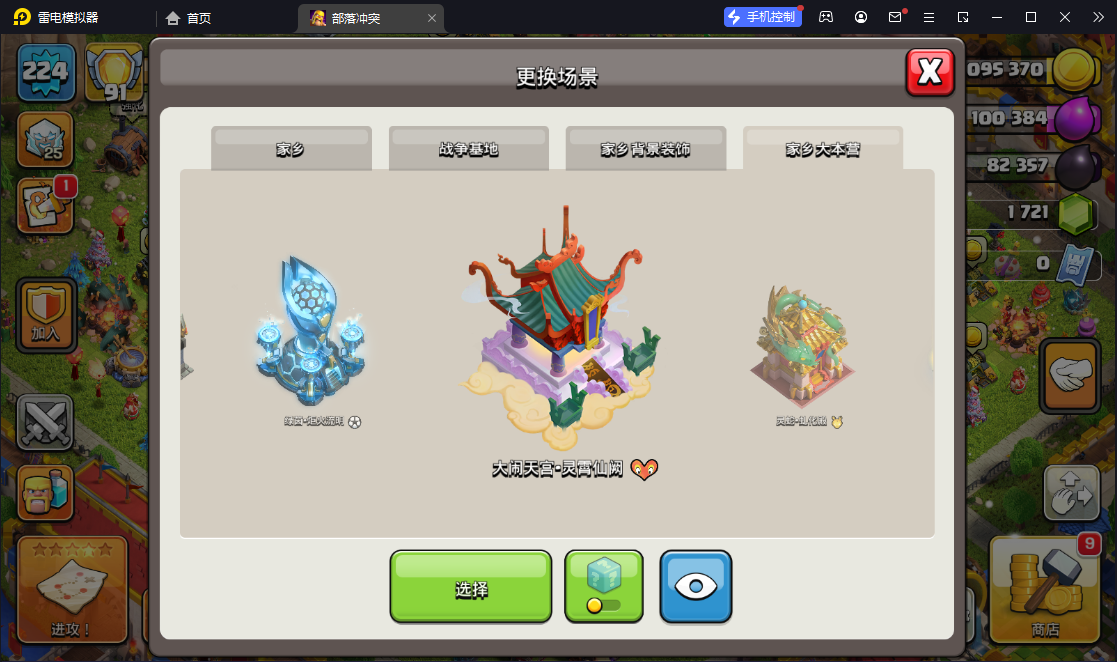Switch to the 家乡 tab
Screen dimensions: 1117x662
point(291,149)
